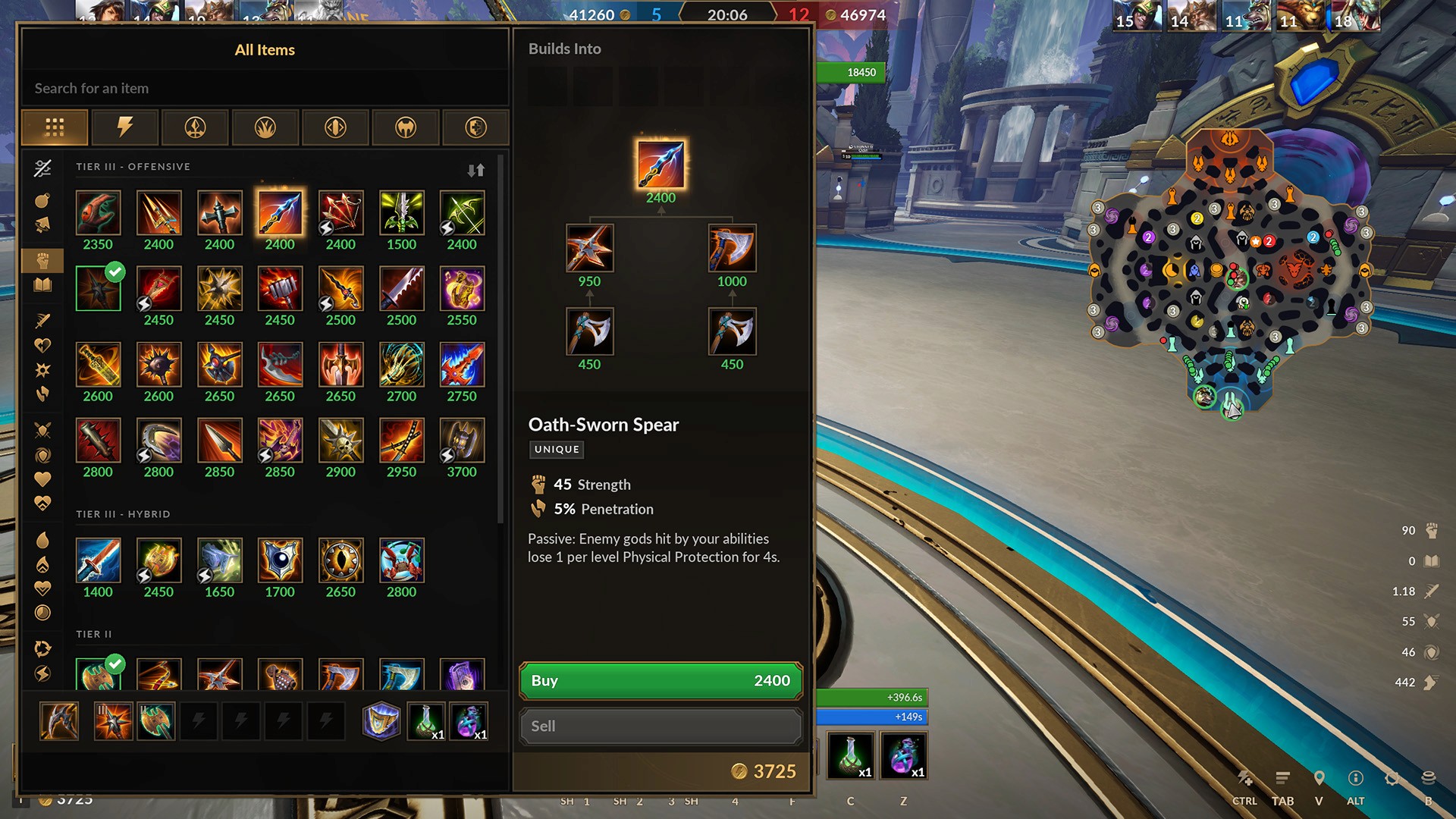The height and width of the screenshot is (819, 1456).
Task: Toggle the item sort order arrows
Action: tap(475, 170)
